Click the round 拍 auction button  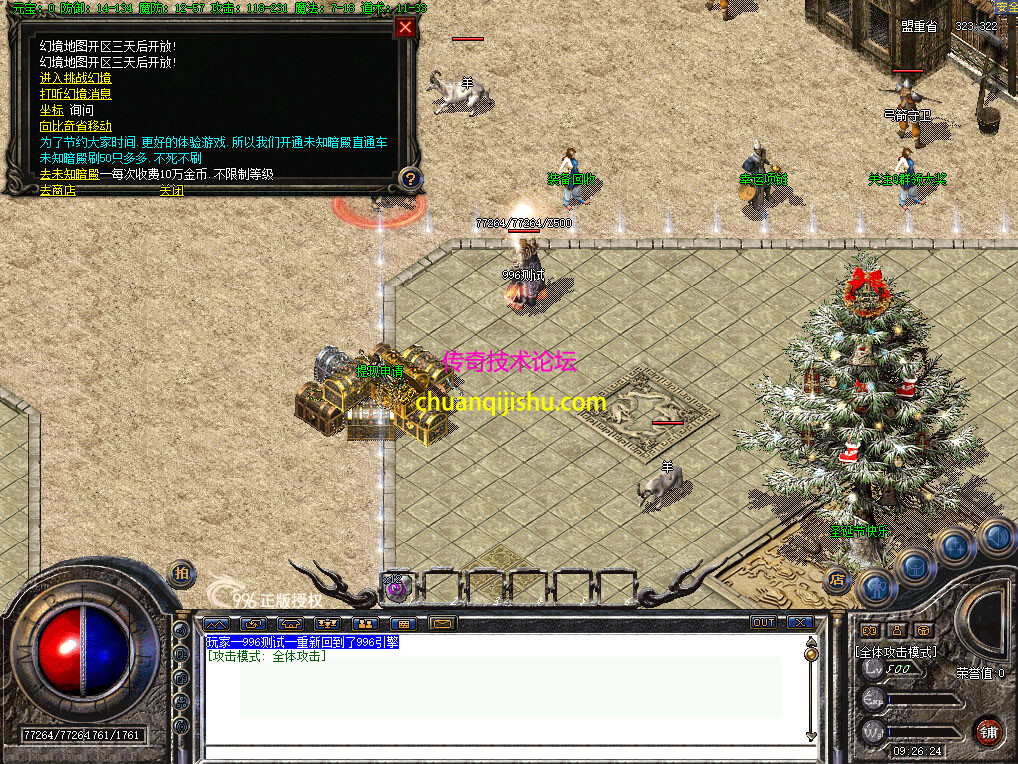tap(180, 572)
